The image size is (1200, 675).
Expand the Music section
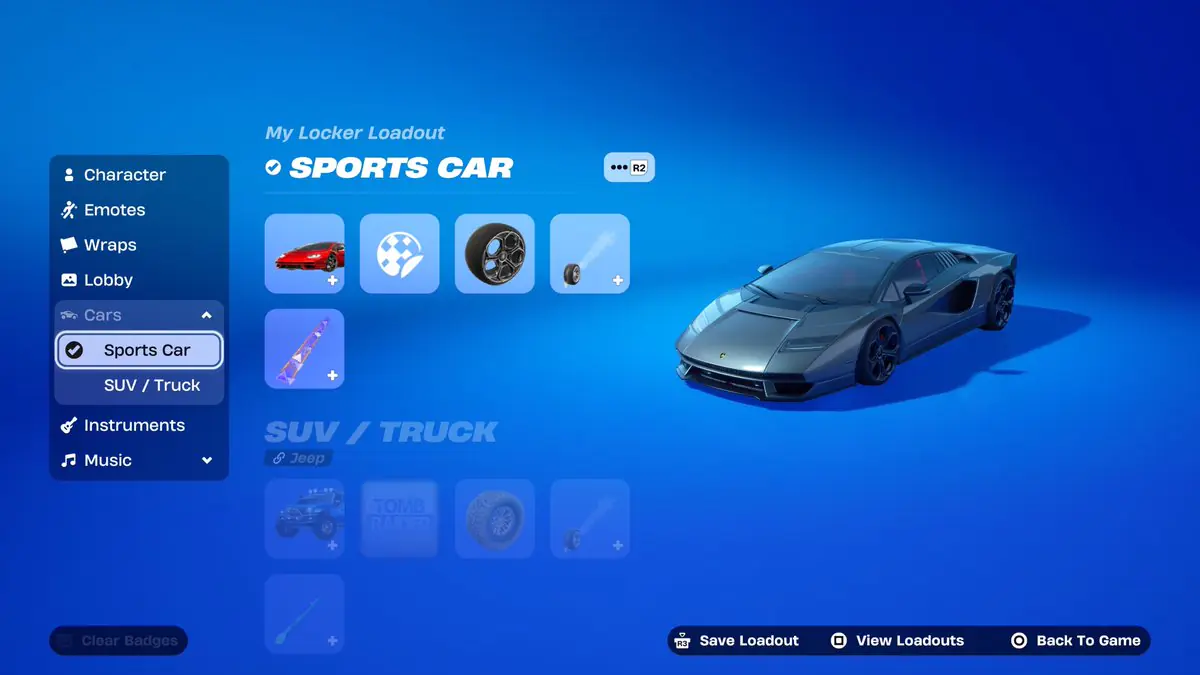(x=207, y=460)
